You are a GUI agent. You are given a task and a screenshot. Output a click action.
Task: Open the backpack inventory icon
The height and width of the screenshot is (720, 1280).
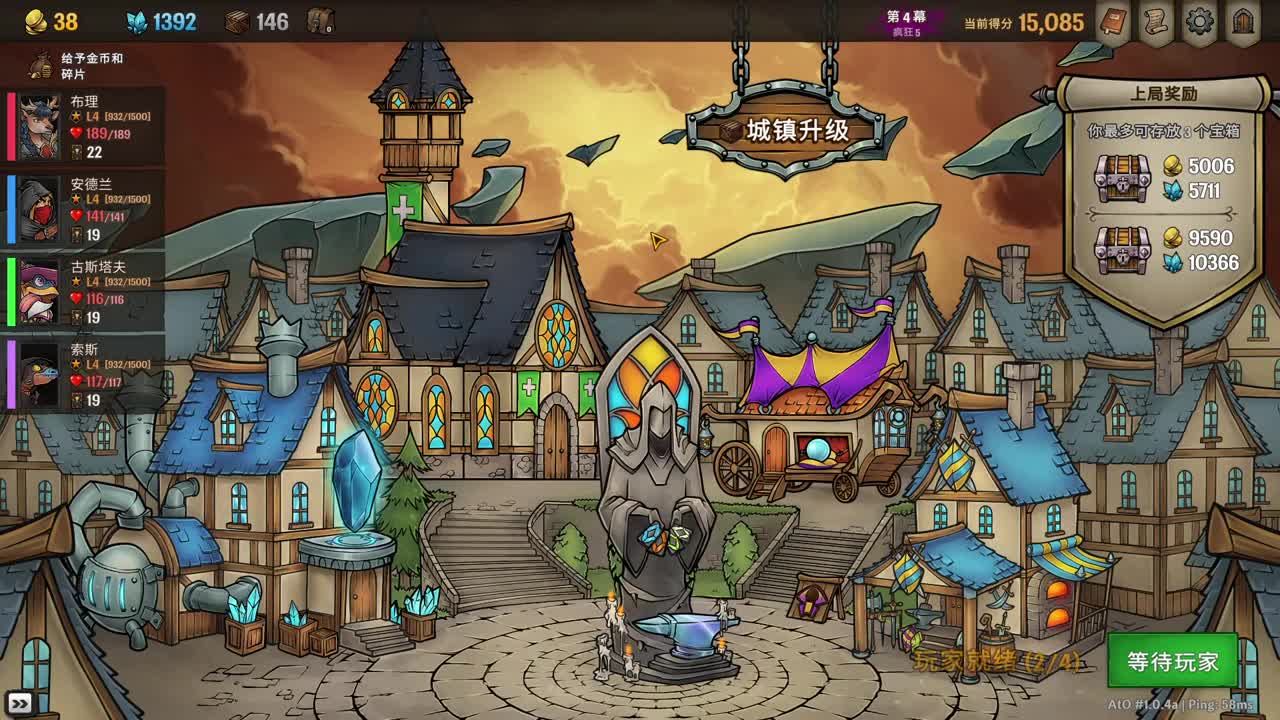tap(318, 18)
